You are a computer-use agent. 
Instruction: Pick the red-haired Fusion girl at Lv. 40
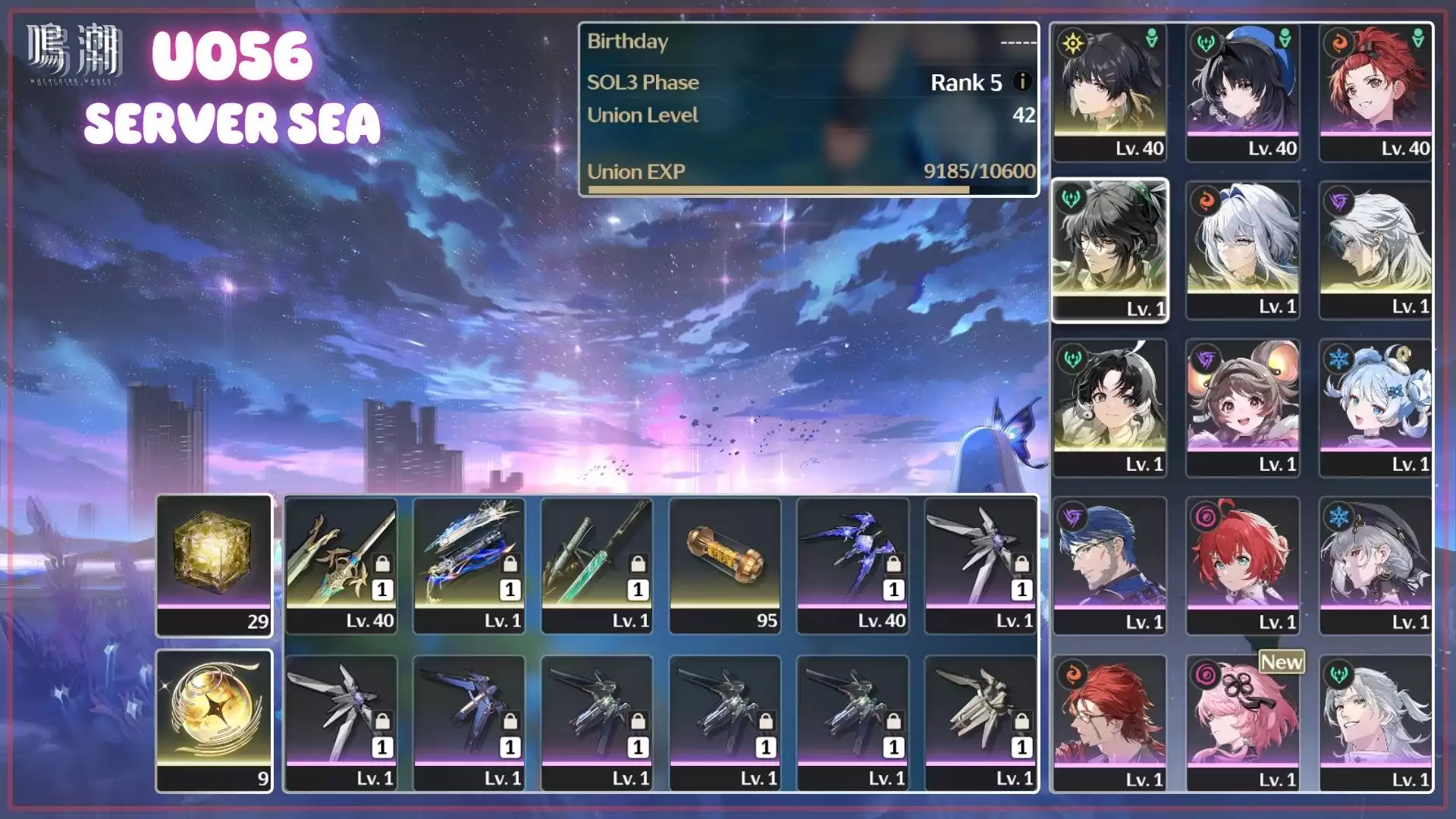coord(1376,92)
